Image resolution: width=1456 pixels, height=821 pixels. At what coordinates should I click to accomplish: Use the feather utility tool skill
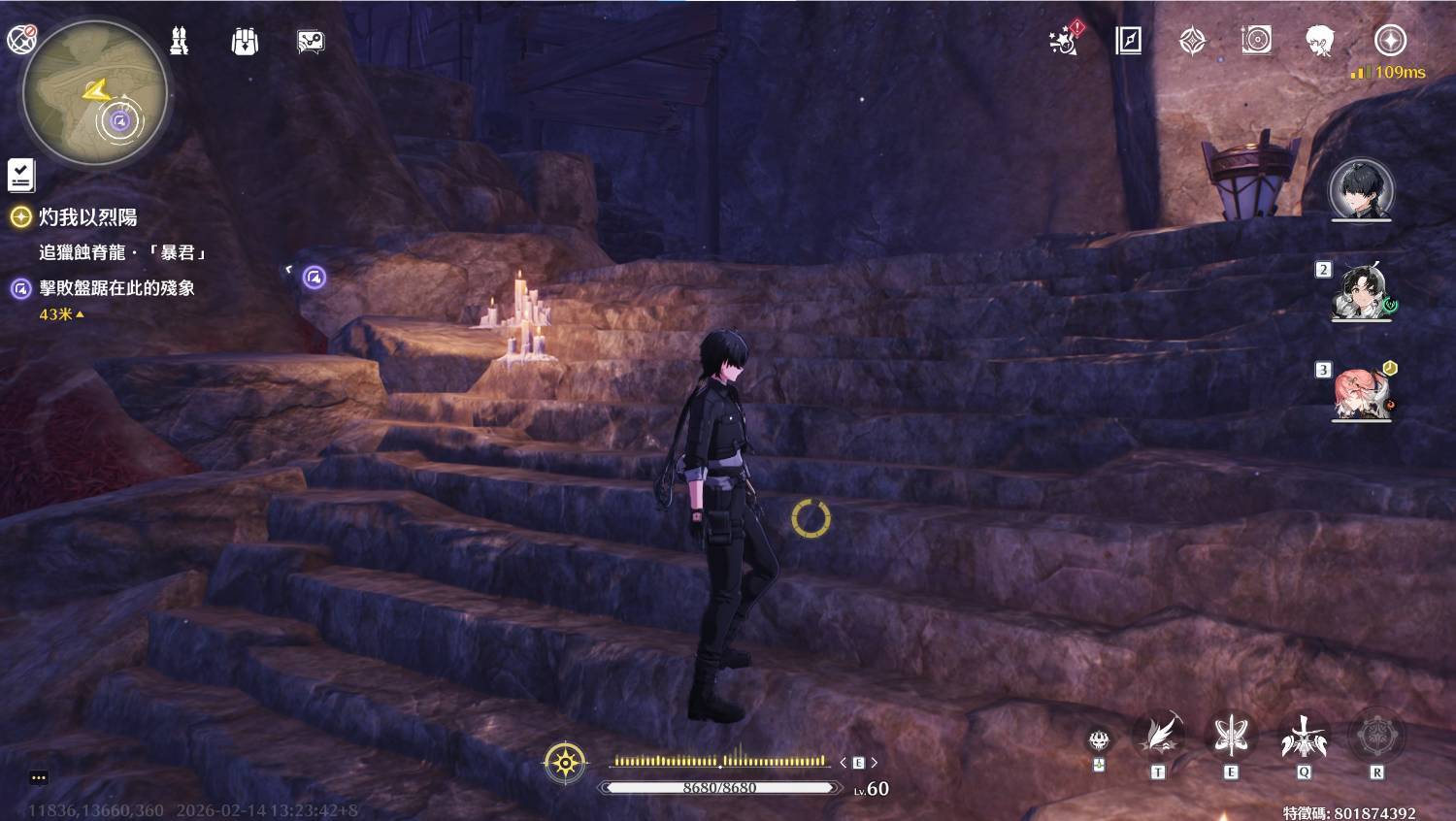pyautogui.click(x=1158, y=737)
